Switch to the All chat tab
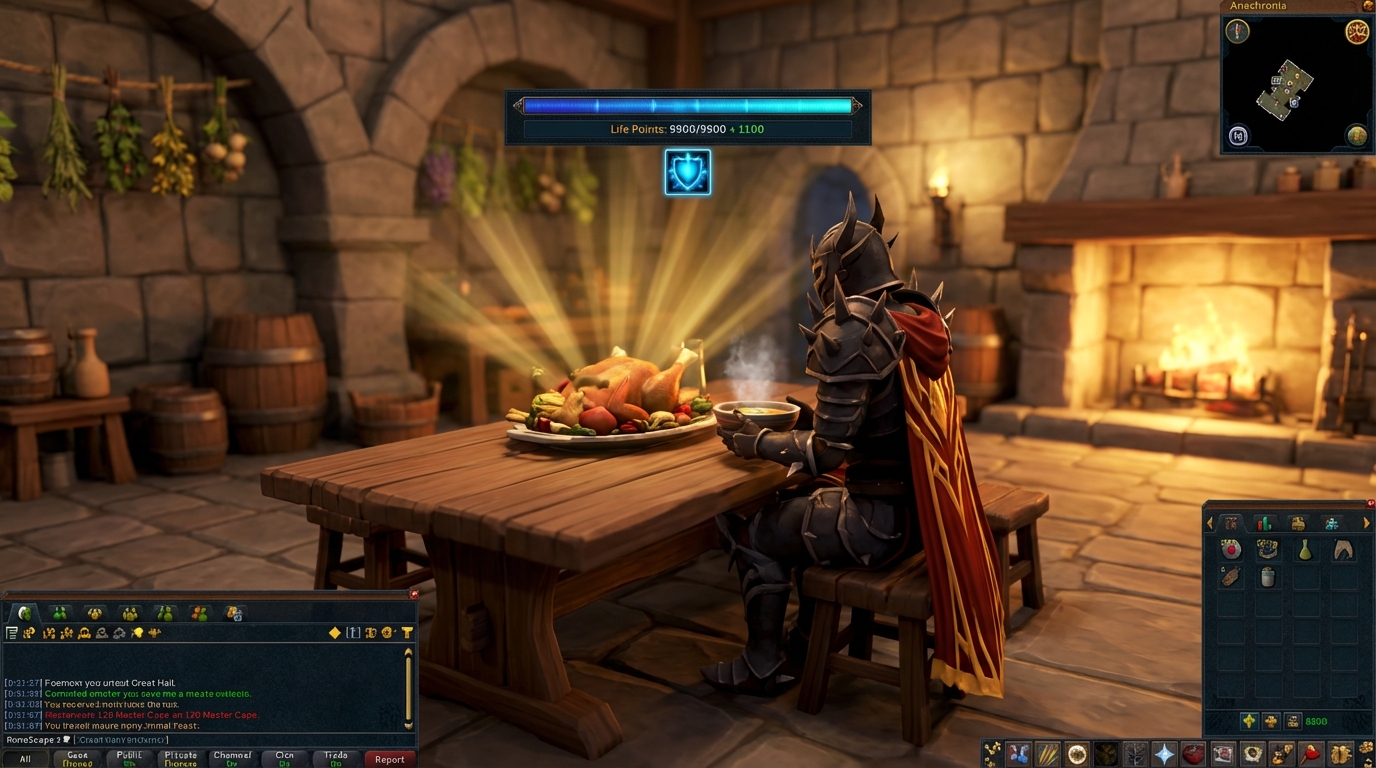The height and width of the screenshot is (768, 1376). click(26, 759)
